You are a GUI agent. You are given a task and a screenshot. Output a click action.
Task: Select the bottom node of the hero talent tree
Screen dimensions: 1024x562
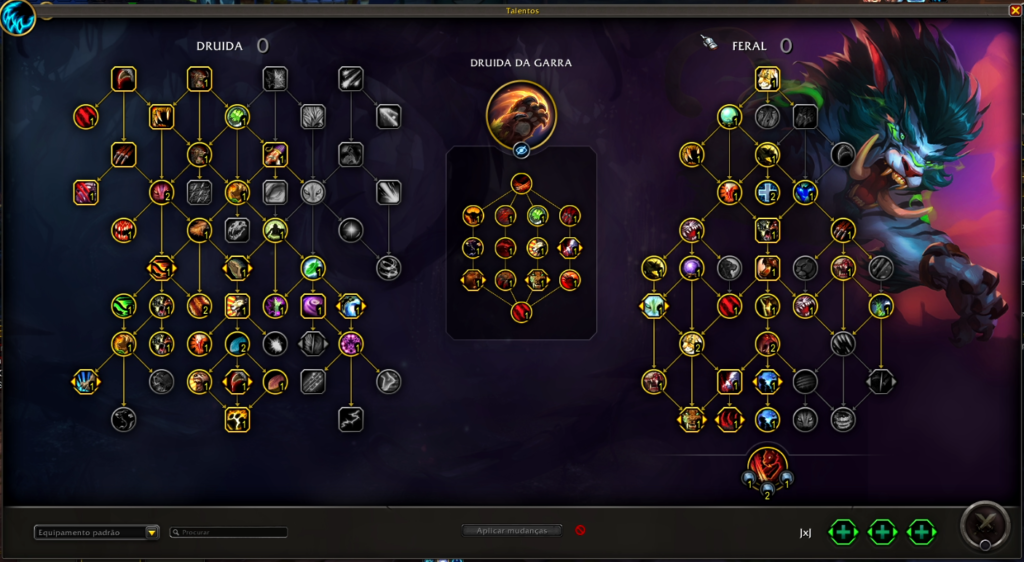pyautogui.click(x=521, y=312)
